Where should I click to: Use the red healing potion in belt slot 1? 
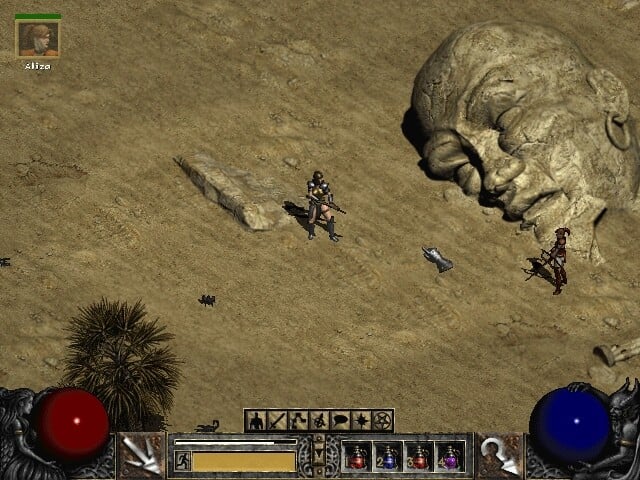[357, 457]
